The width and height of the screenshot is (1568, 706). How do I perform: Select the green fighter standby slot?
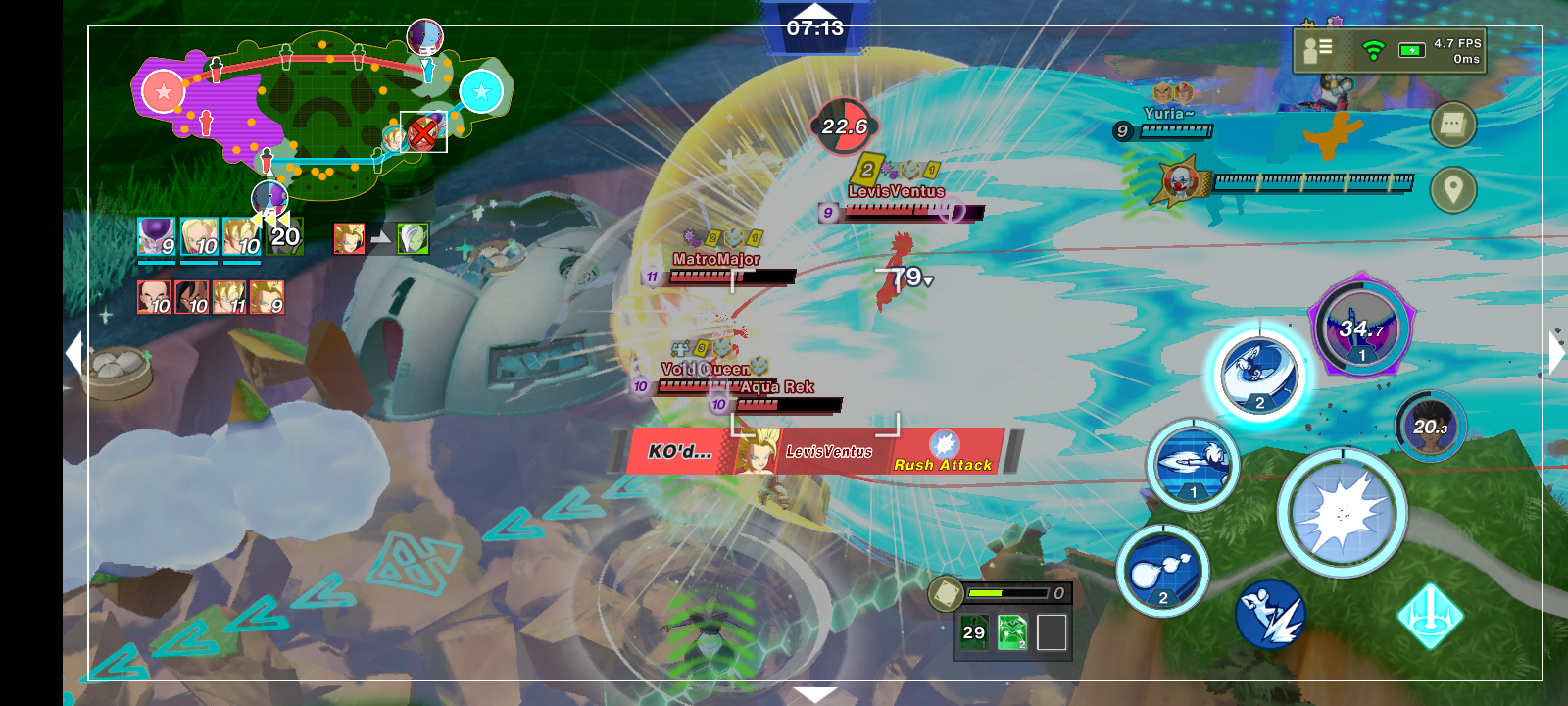point(415,240)
